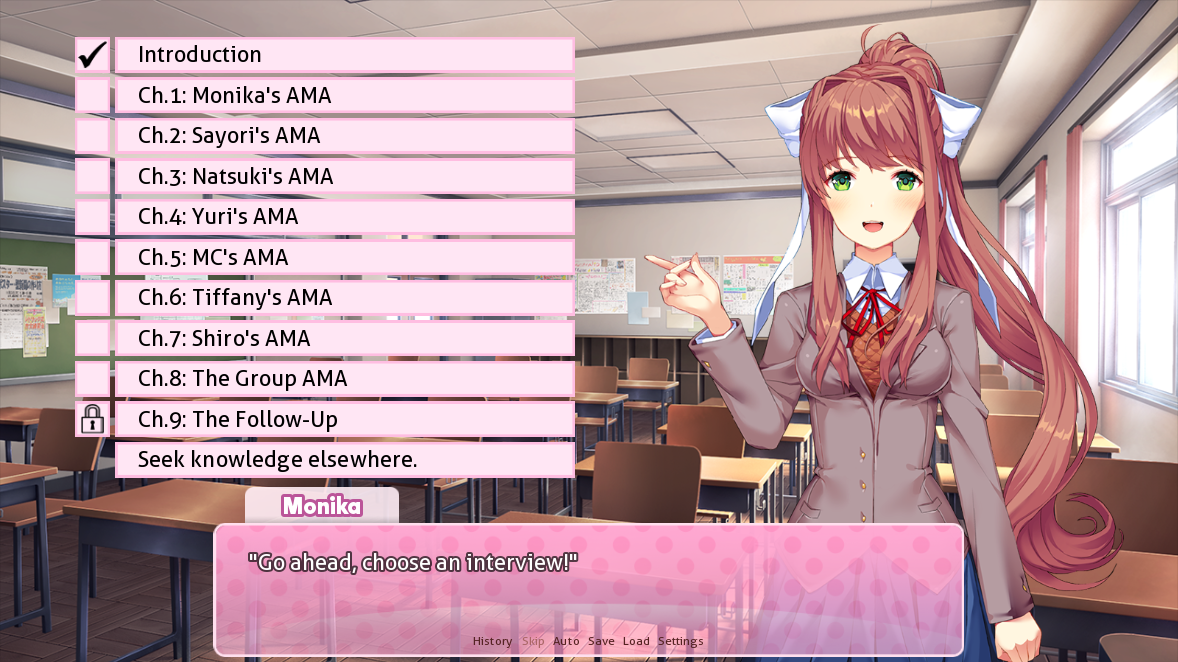
Task: Click the Skip button
Action: click(533, 641)
